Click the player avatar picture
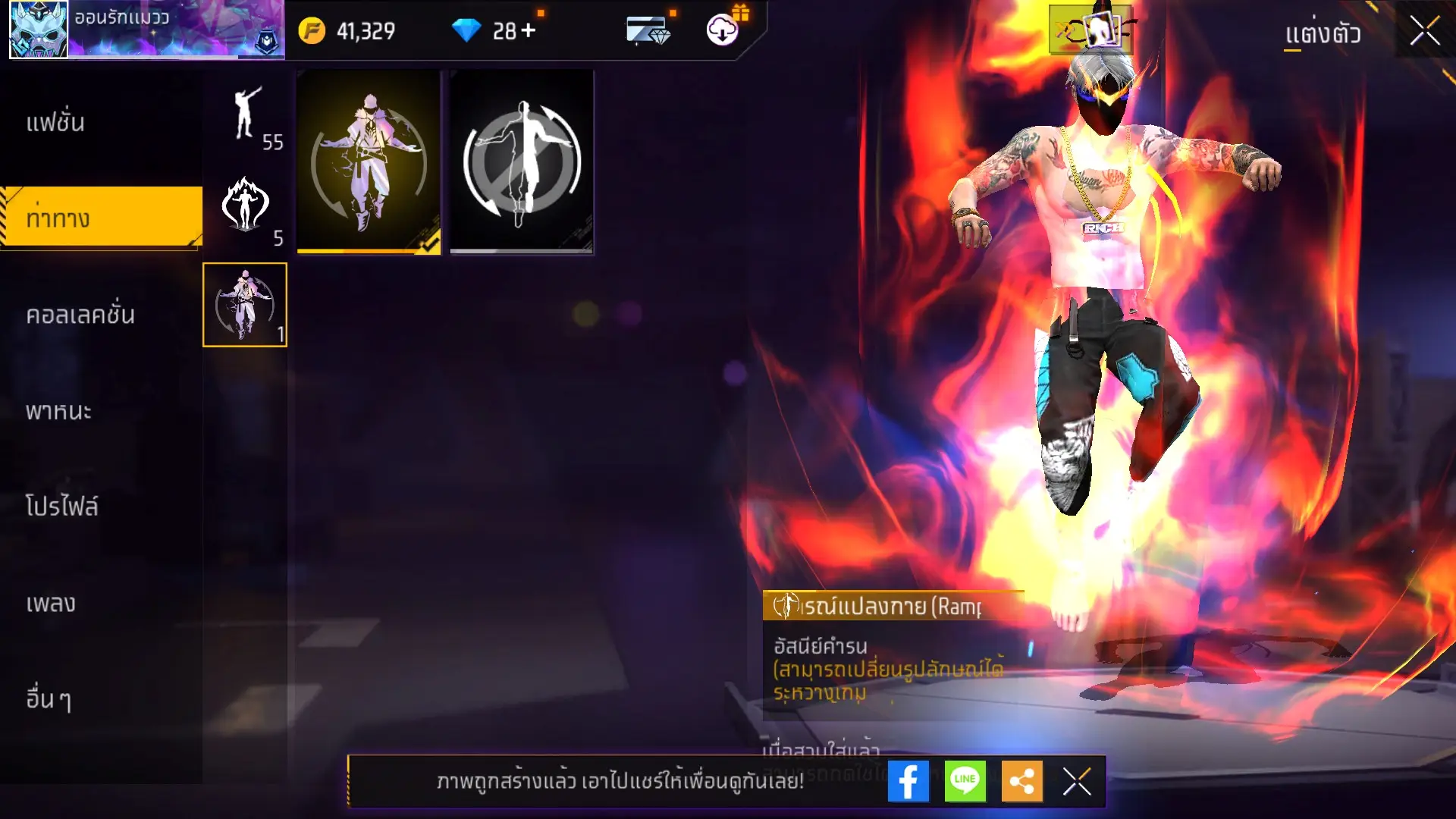The image size is (1456, 819). click(x=39, y=30)
